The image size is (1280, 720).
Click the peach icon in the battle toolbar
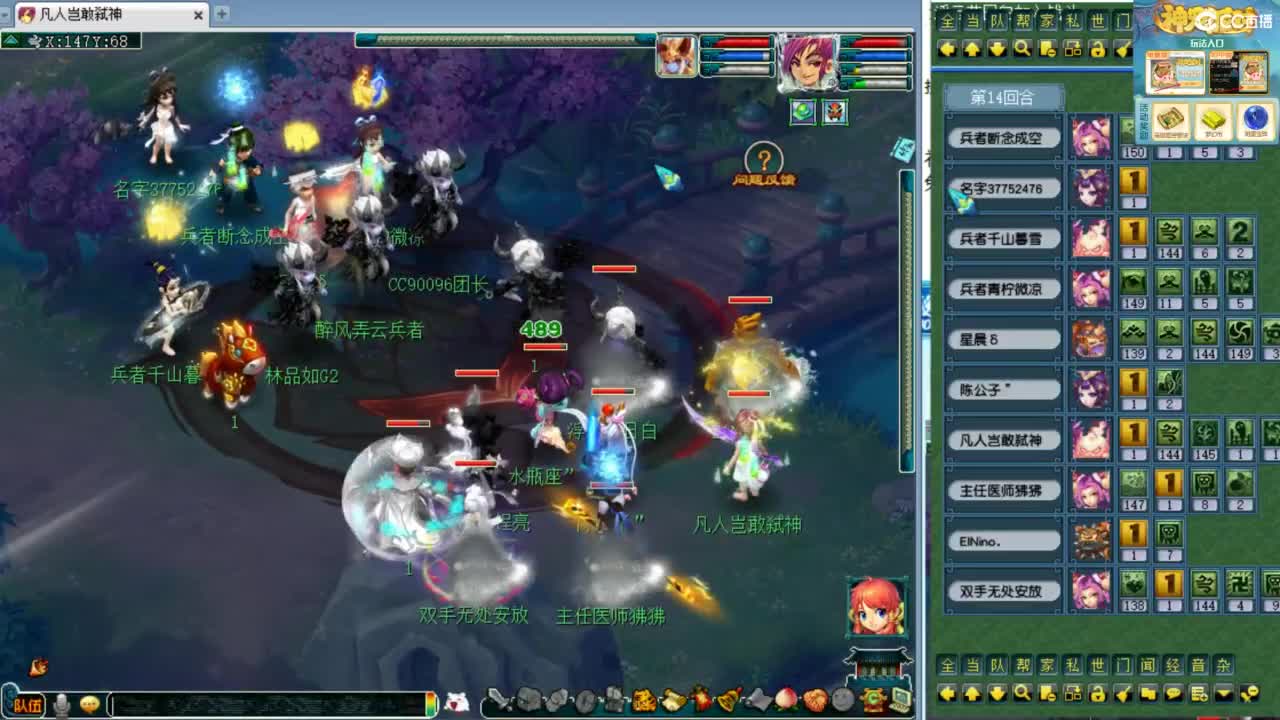pyautogui.click(x=784, y=700)
